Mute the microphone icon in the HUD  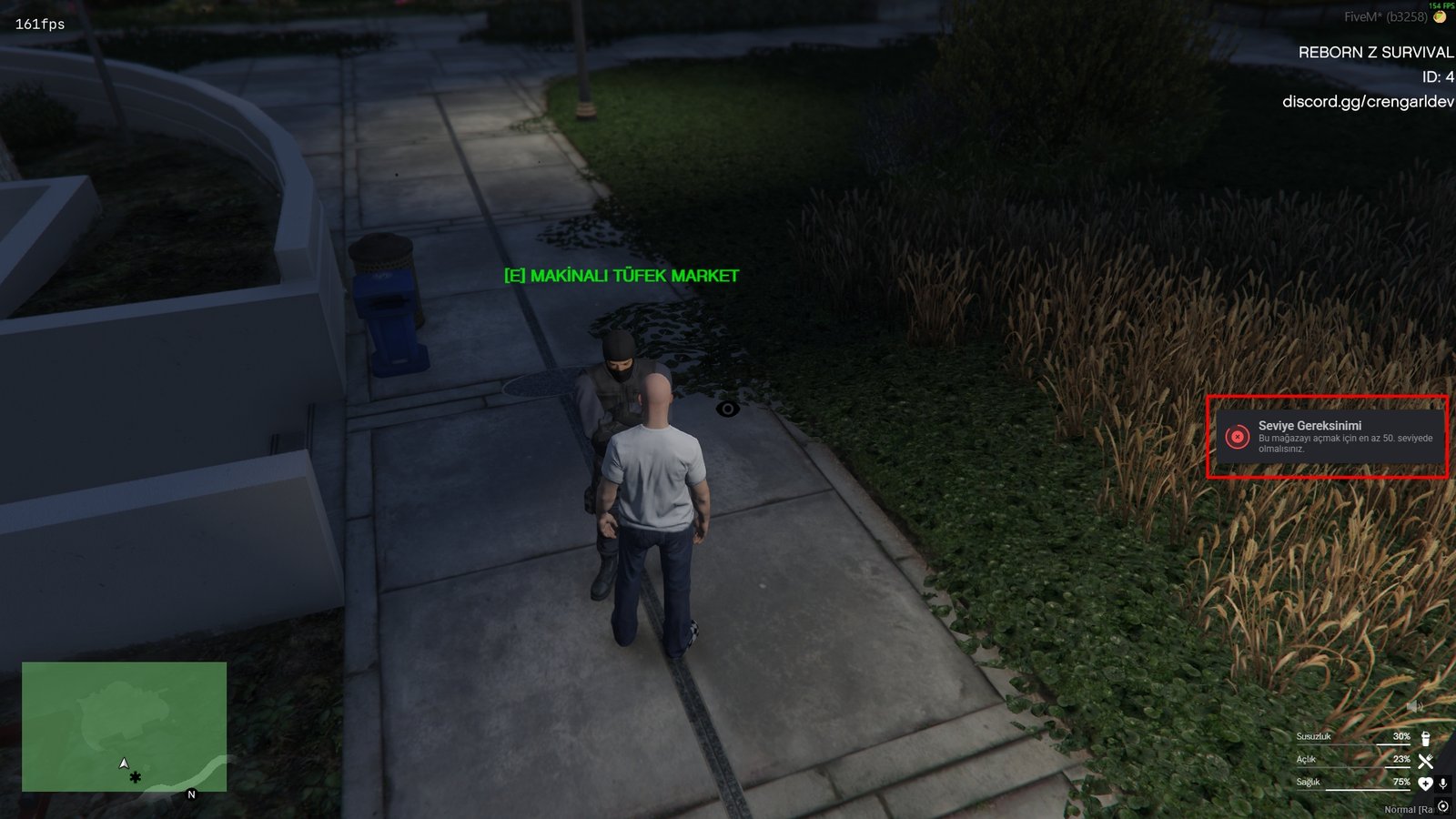pyautogui.click(x=1442, y=784)
